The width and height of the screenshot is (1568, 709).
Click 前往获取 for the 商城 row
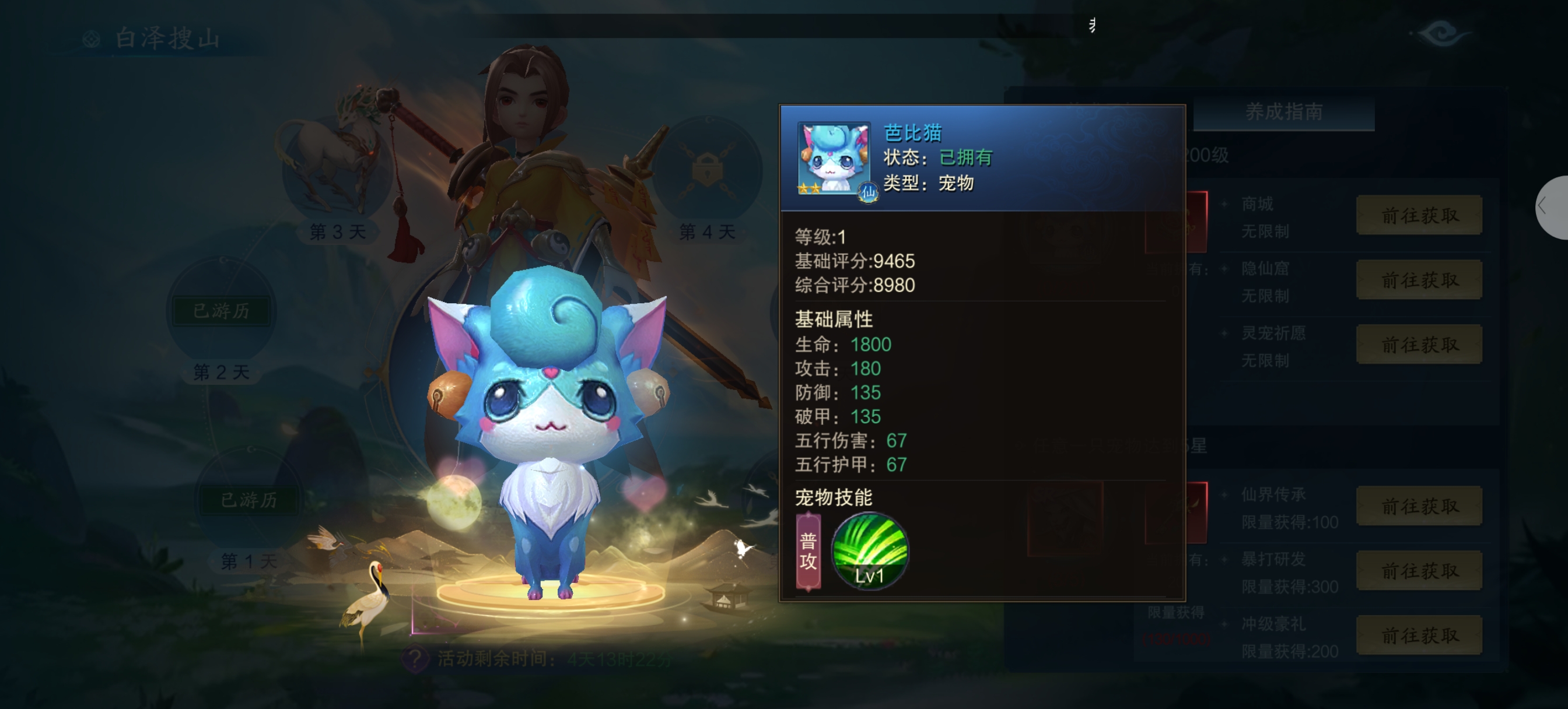point(1419,215)
